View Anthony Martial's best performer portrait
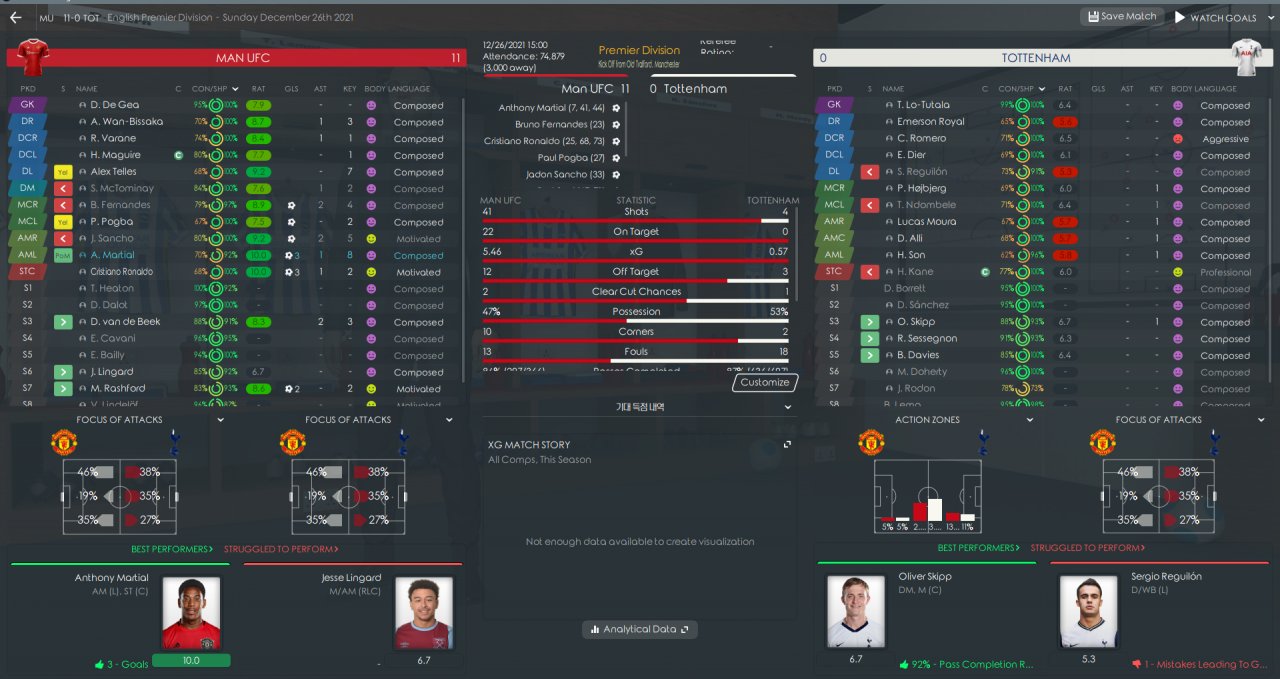 tap(191, 613)
